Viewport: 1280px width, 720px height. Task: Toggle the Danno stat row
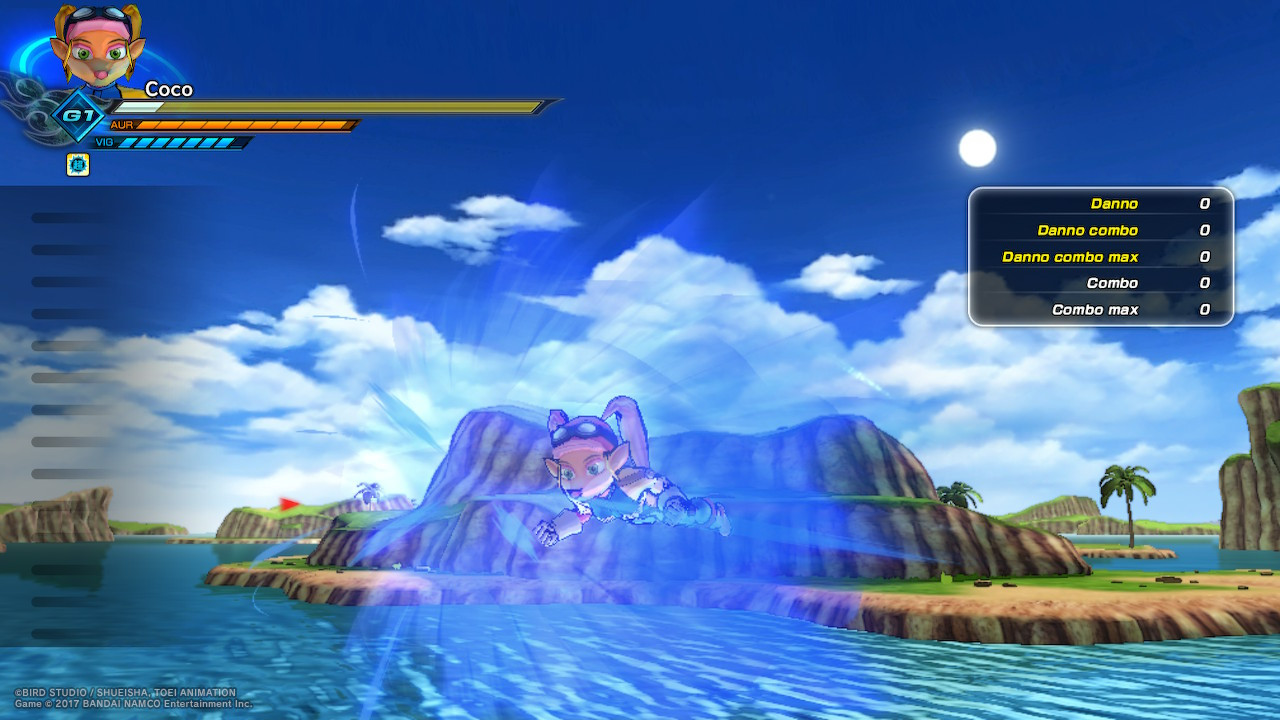tap(1100, 203)
